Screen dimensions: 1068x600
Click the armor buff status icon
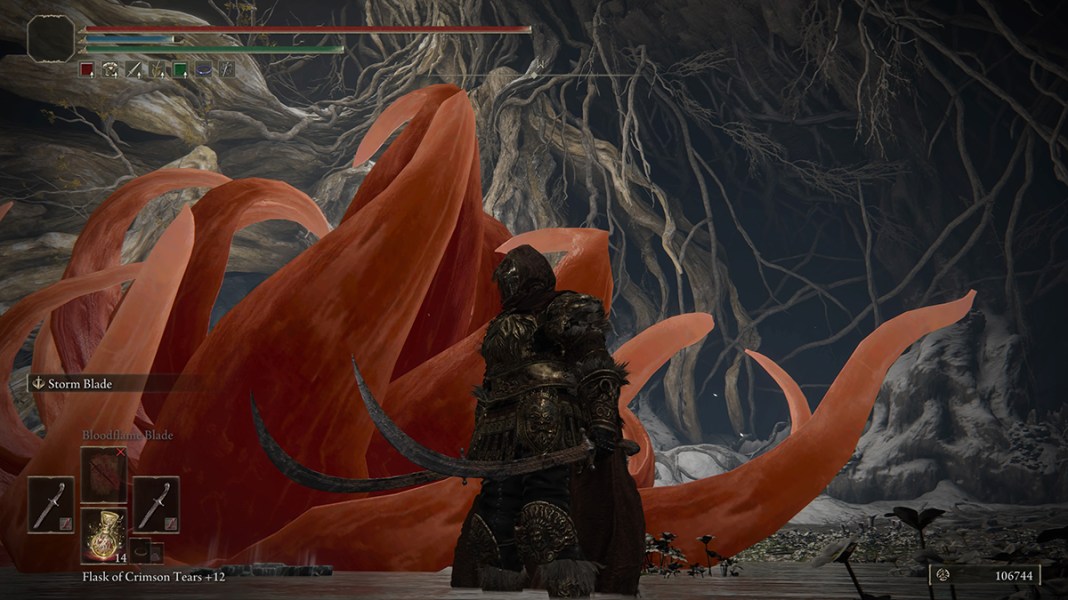(x=110, y=69)
